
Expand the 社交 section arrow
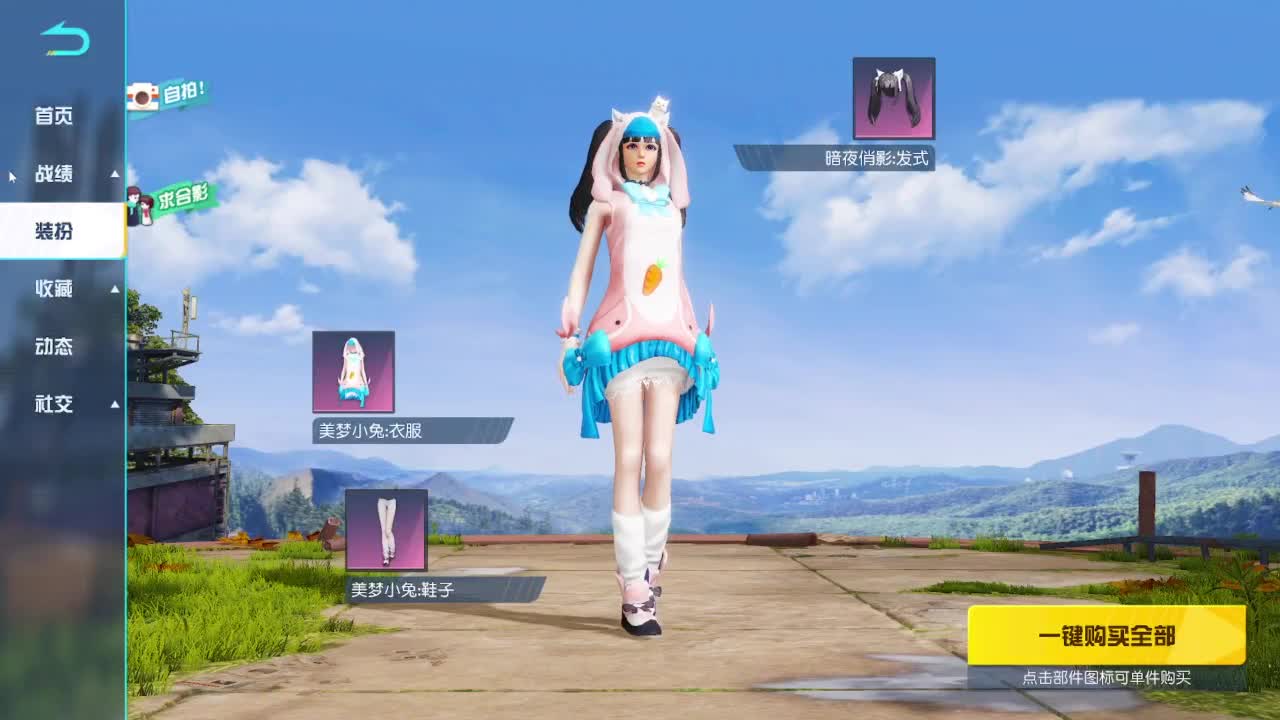(113, 404)
